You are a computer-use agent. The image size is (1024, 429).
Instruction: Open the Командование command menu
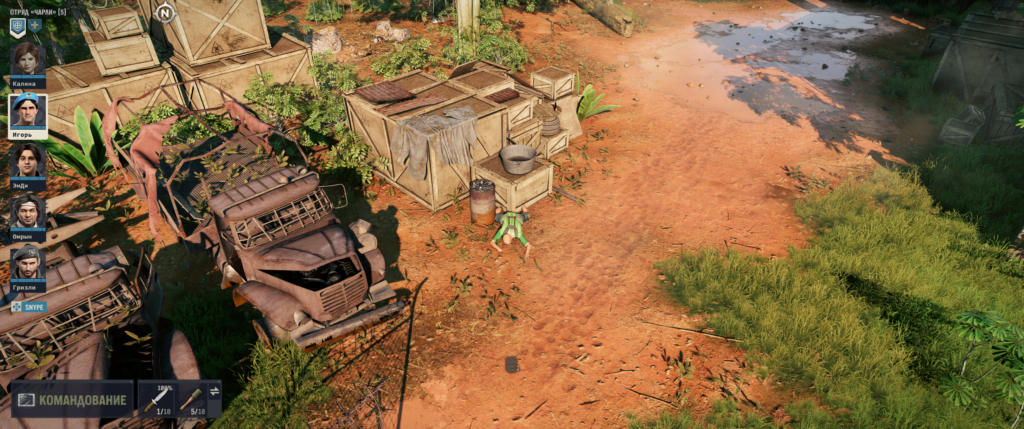tap(72, 400)
